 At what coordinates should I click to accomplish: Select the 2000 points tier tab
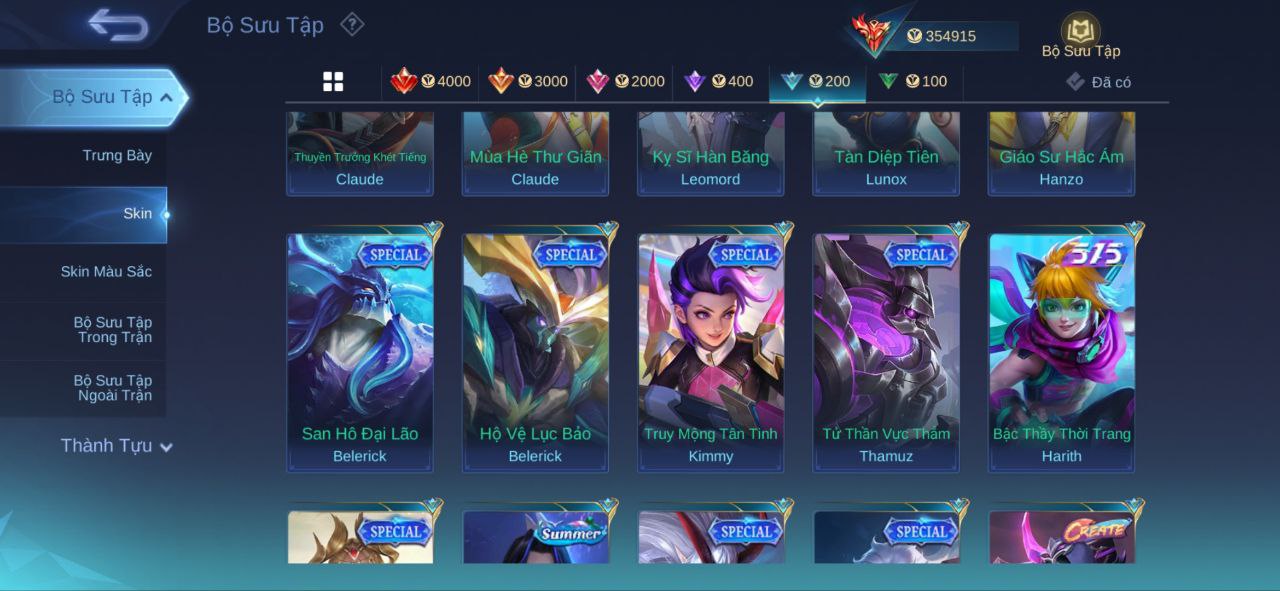click(625, 82)
